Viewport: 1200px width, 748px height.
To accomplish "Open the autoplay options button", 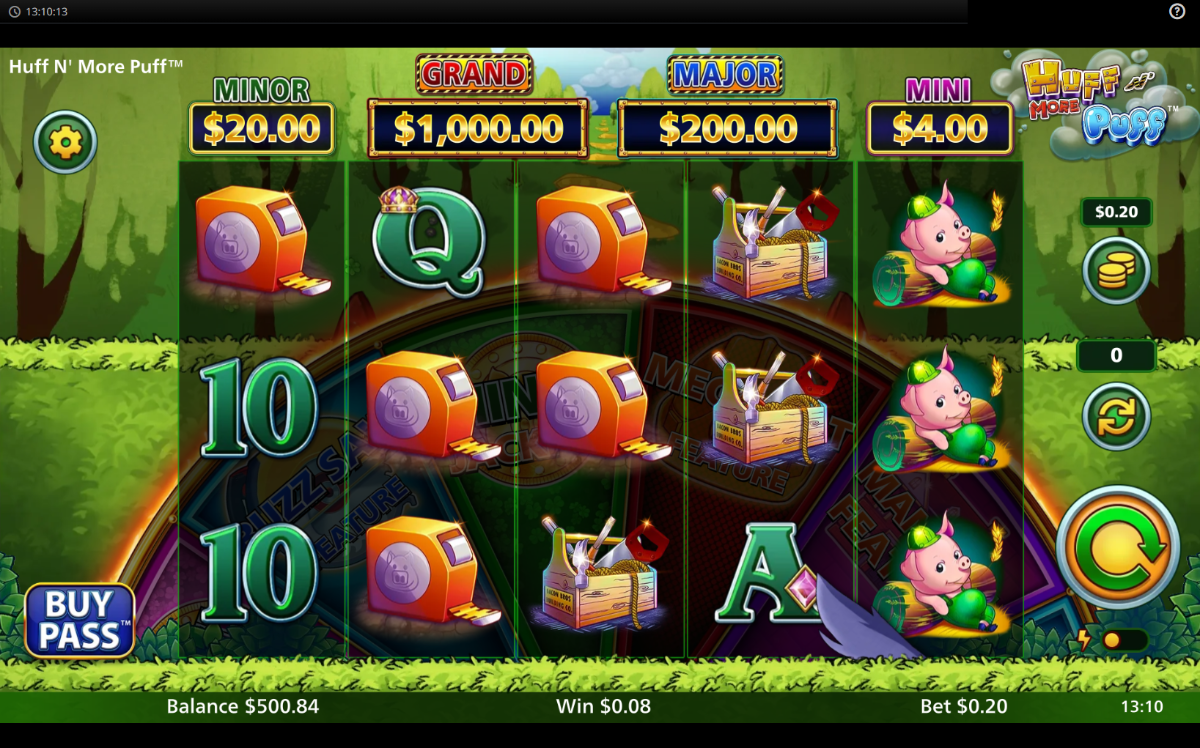I will pyautogui.click(x=1116, y=416).
